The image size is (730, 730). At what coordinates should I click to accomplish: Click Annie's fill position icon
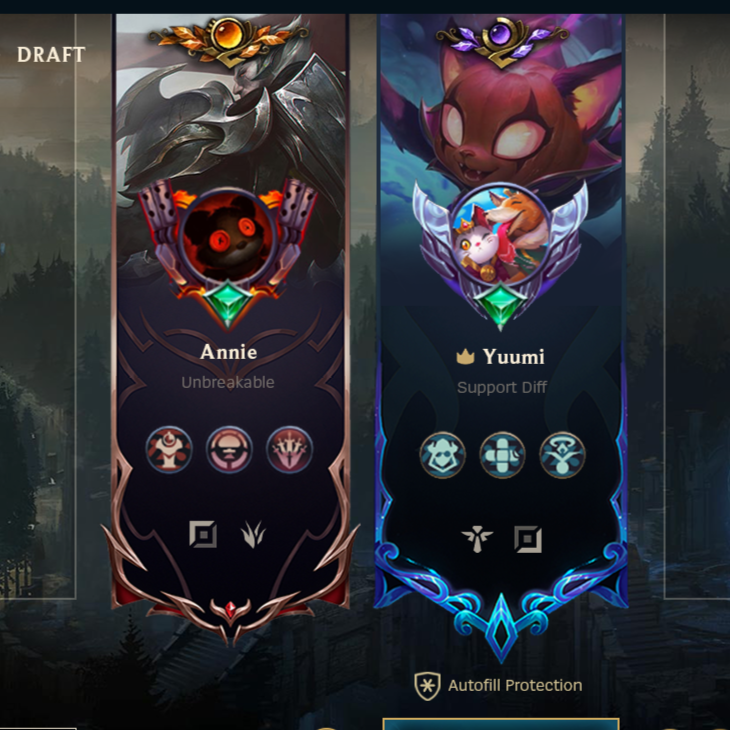click(x=203, y=535)
